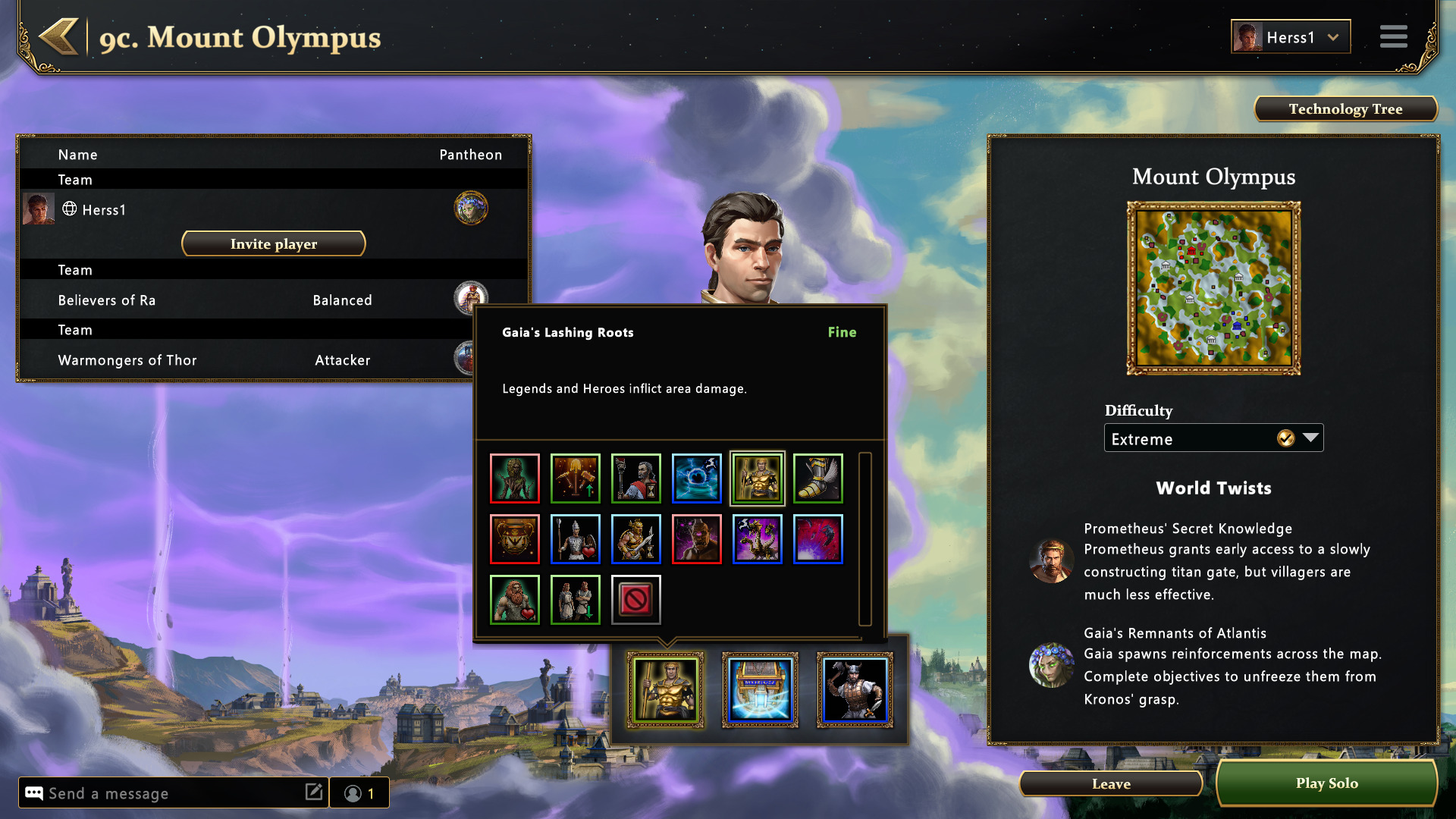
Task: Select the golden urn blessing icon
Action: pos(515,539)
